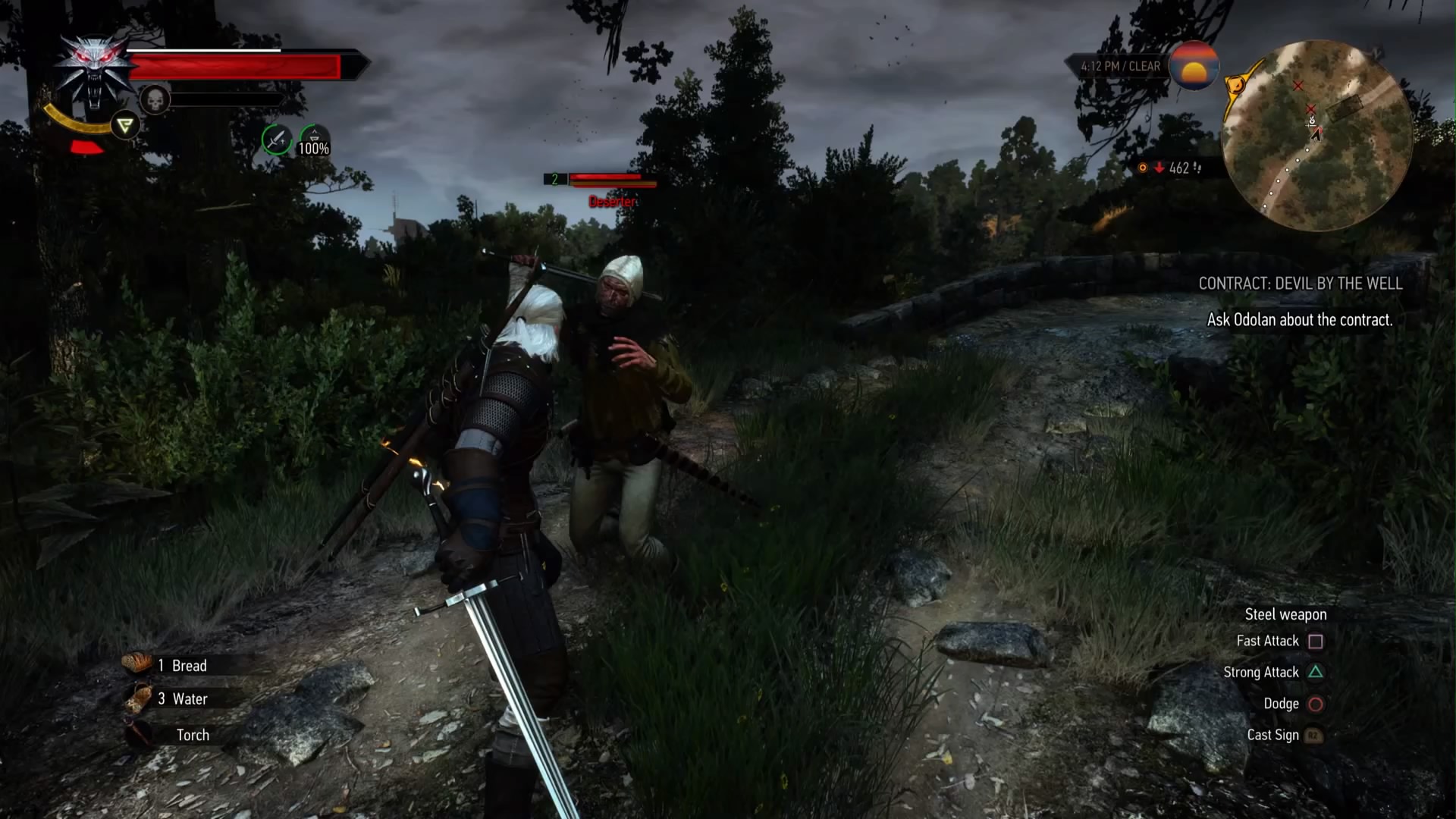Screen dimensions: 1456x819
Task: Click the Dodge circle button prompt
Action: coord(1315,703)
